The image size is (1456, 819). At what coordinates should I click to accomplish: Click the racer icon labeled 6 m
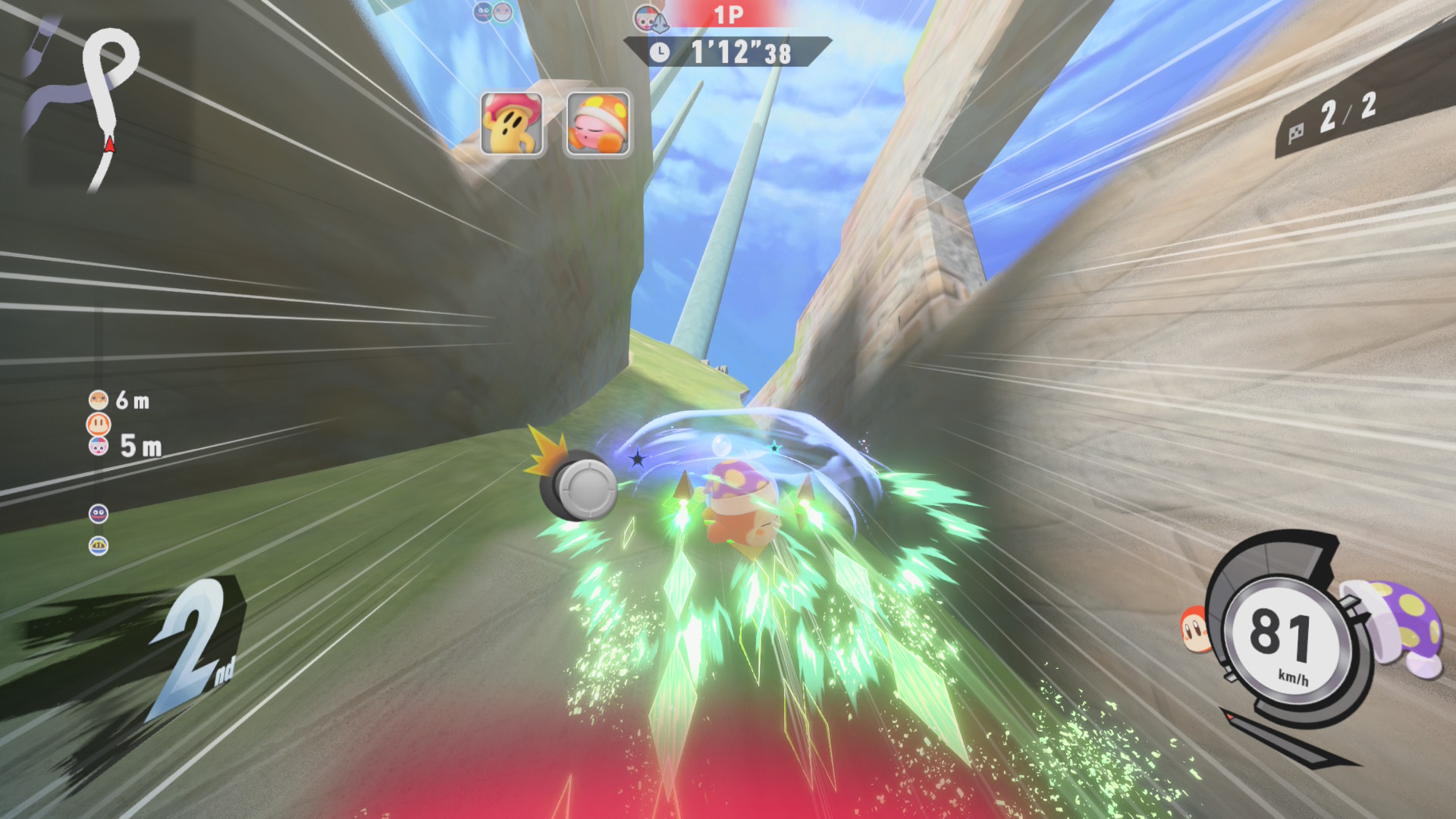click(99, 400)
